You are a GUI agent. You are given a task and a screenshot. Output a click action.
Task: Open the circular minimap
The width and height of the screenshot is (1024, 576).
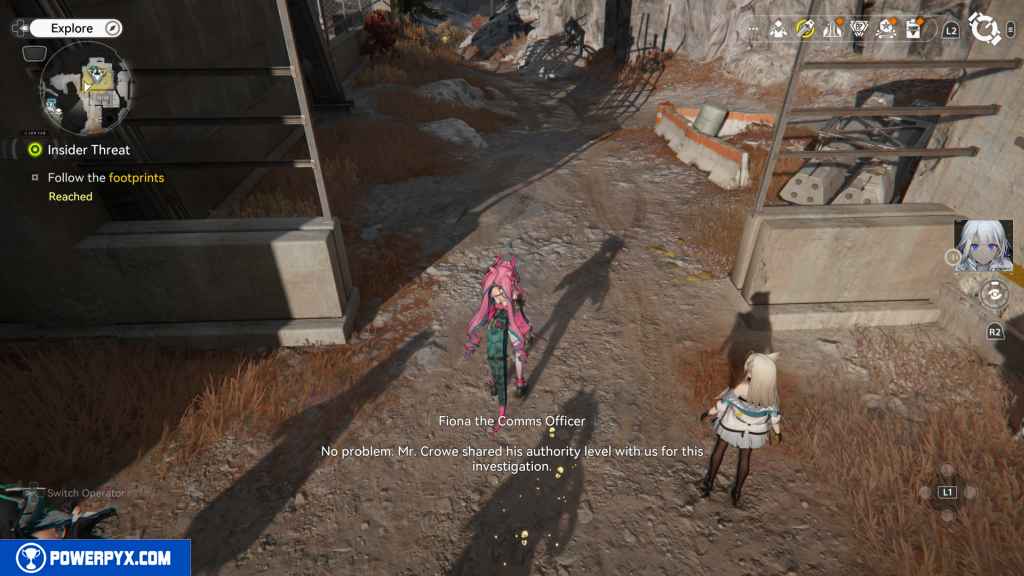pyautogui.click(x=85, y=87)
